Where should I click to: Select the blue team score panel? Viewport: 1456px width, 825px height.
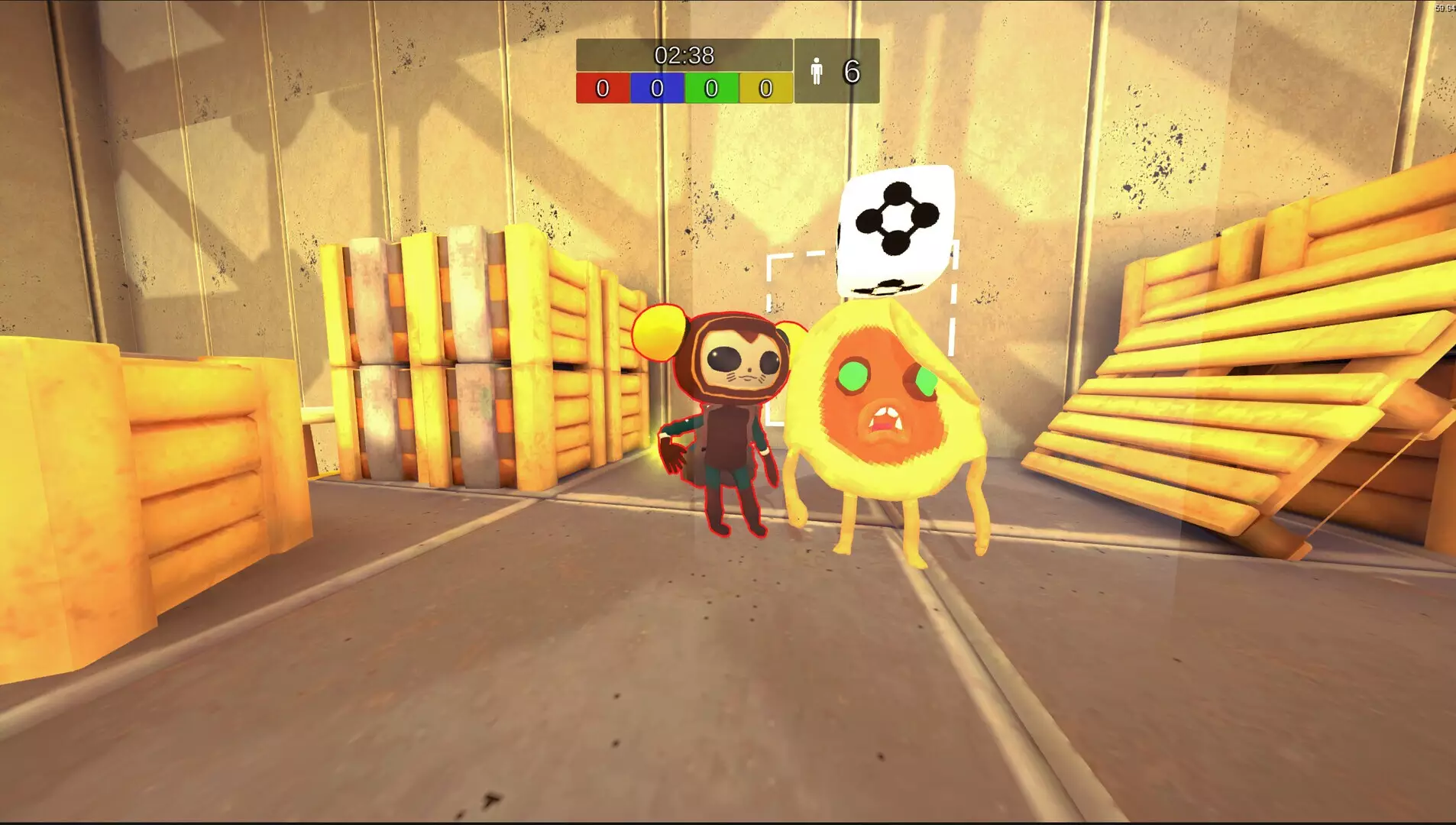(655, 89)
